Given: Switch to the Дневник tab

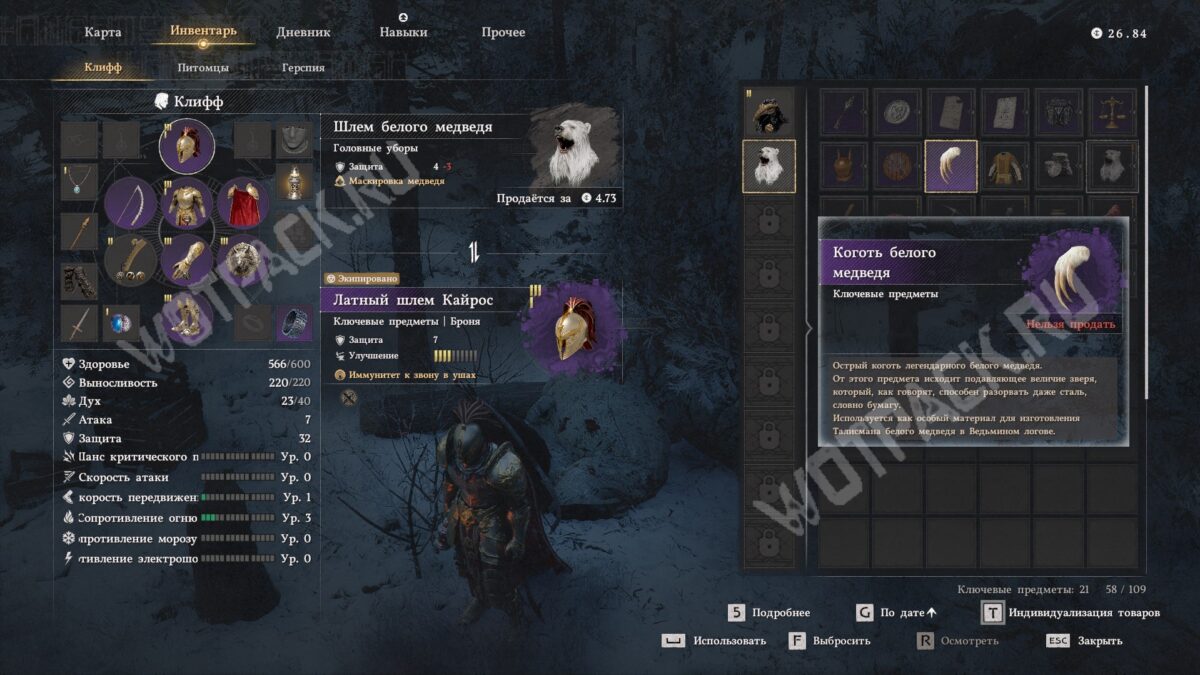Looking at the screenshot, I should point(303,32).
